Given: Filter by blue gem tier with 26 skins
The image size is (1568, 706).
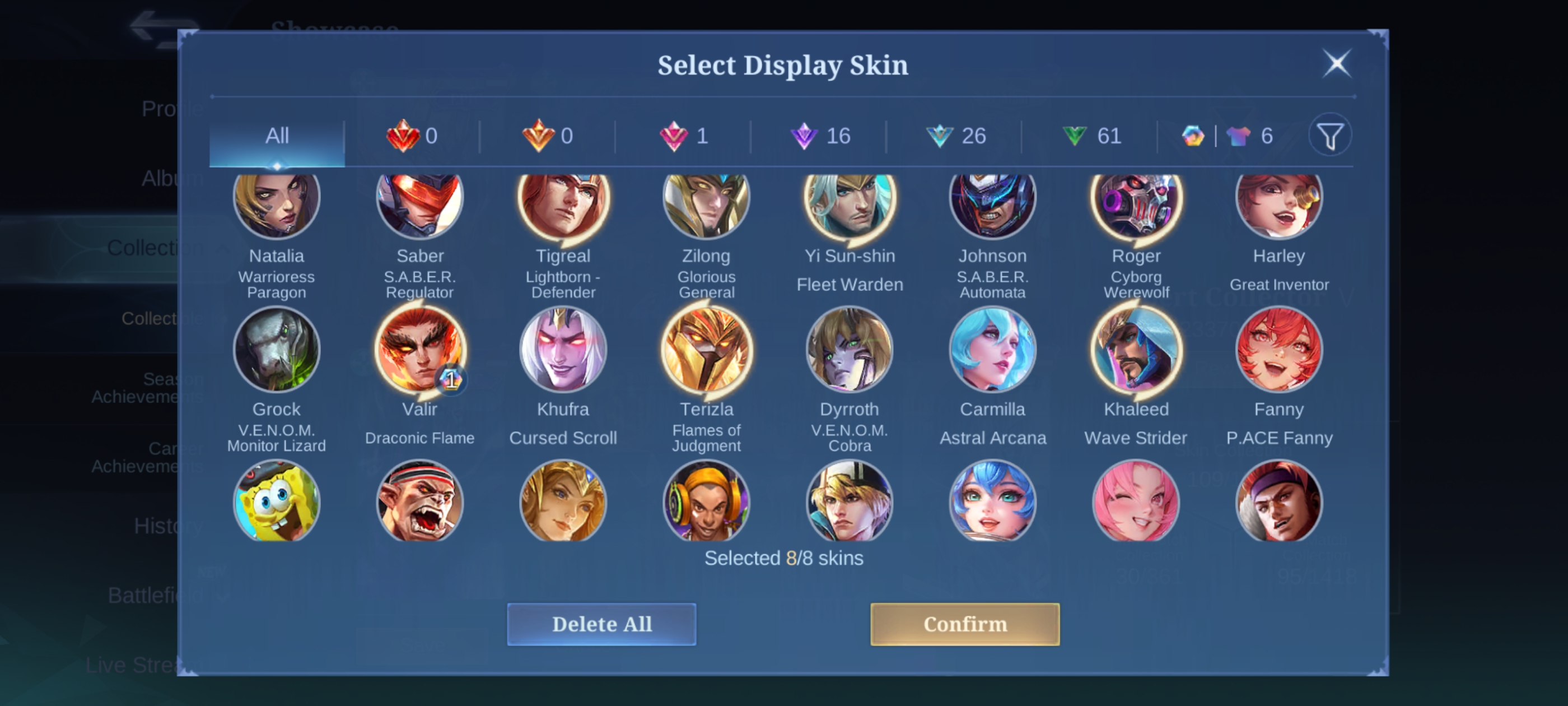Looking at the screenshot, I should [955, 136].
